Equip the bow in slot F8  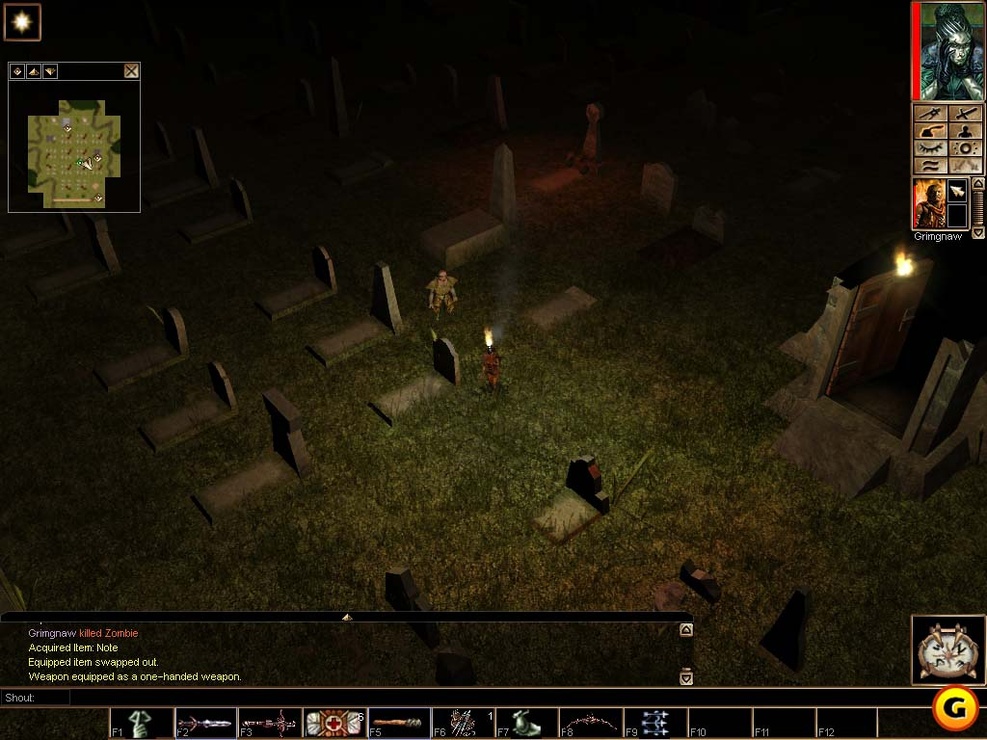coord(593,723)
